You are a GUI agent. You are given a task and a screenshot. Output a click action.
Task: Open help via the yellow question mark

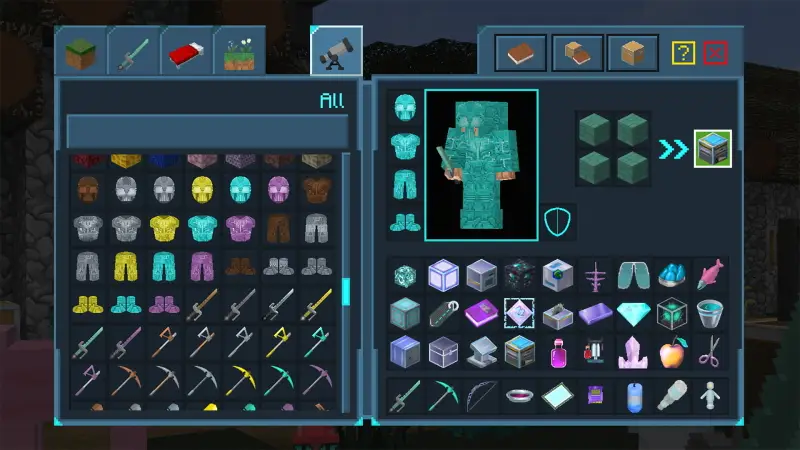(683, 53)
